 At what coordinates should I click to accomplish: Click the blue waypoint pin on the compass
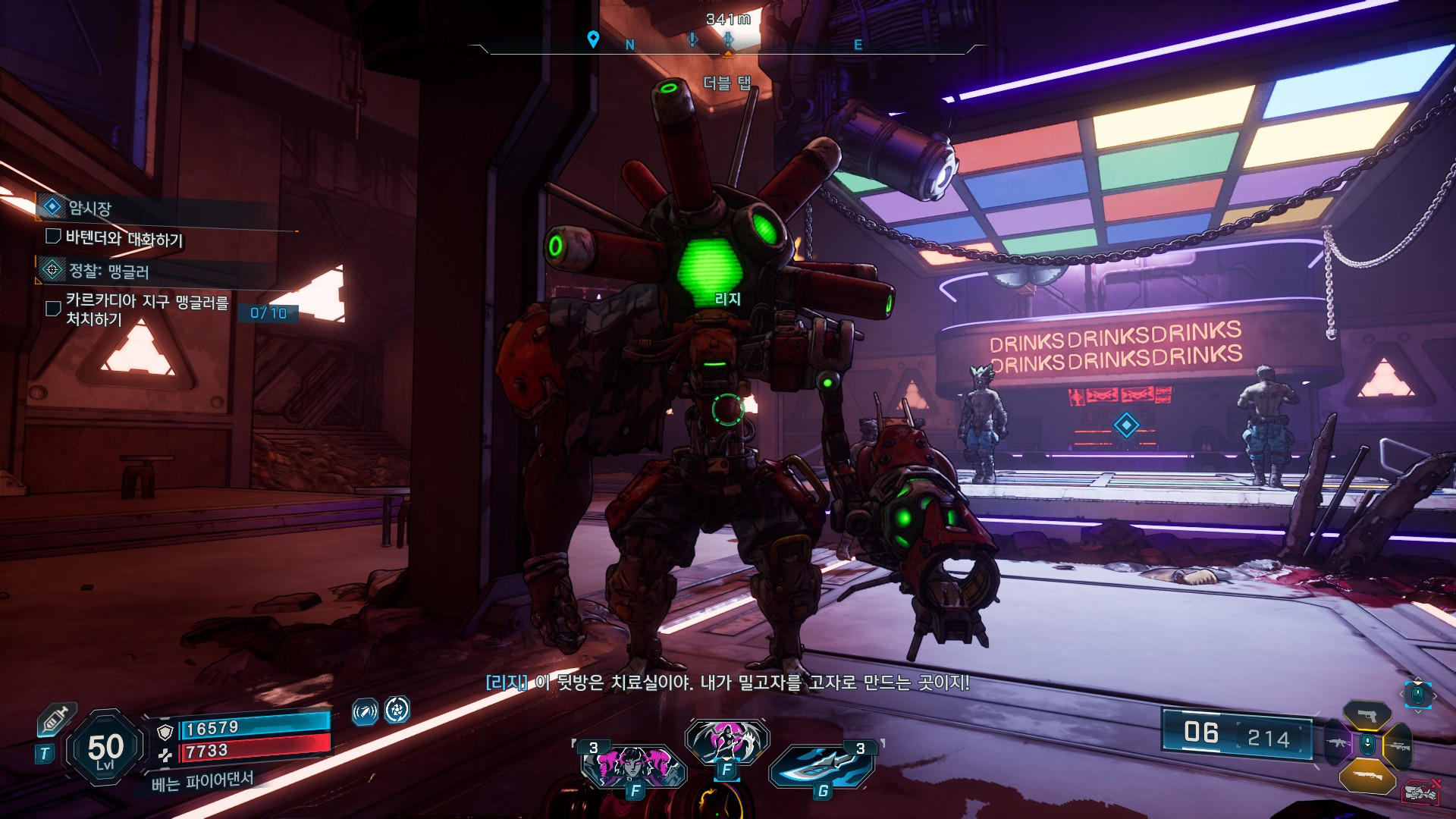593,39
